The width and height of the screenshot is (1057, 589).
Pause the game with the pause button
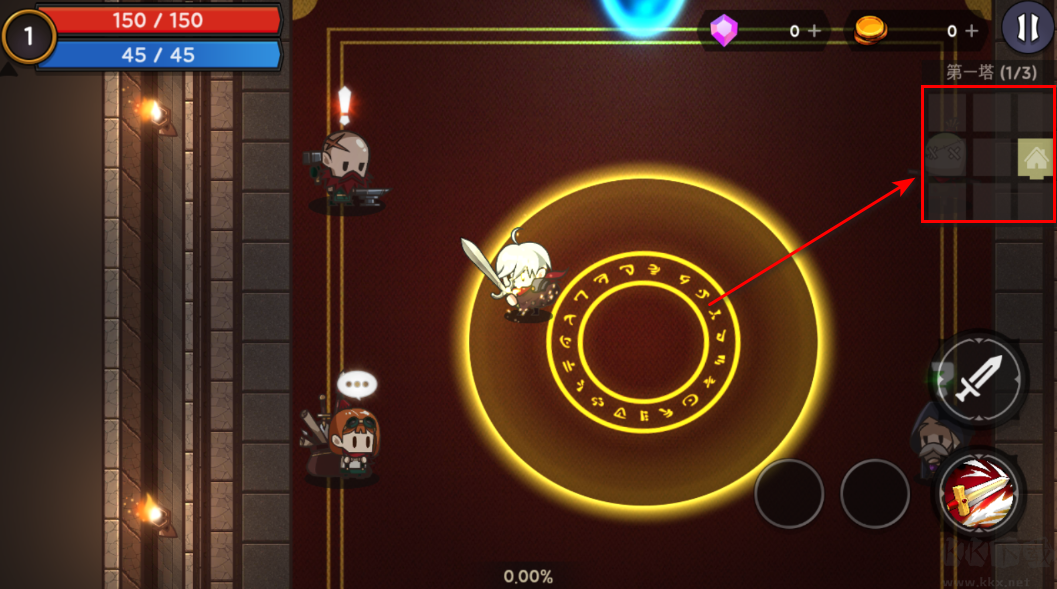(1025, 28)
